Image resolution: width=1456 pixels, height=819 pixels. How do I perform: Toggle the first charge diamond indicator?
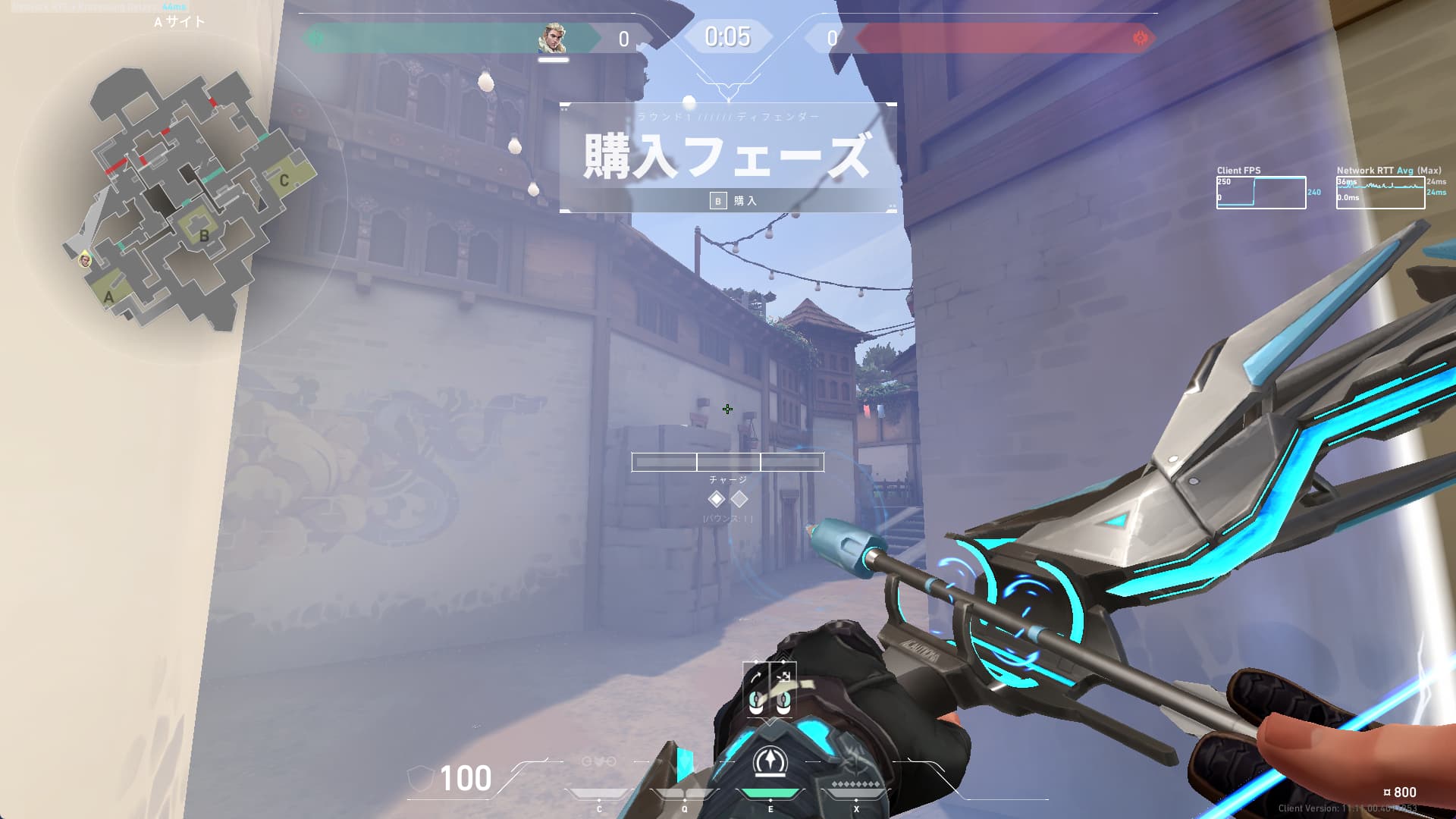[x=717, y=498]
